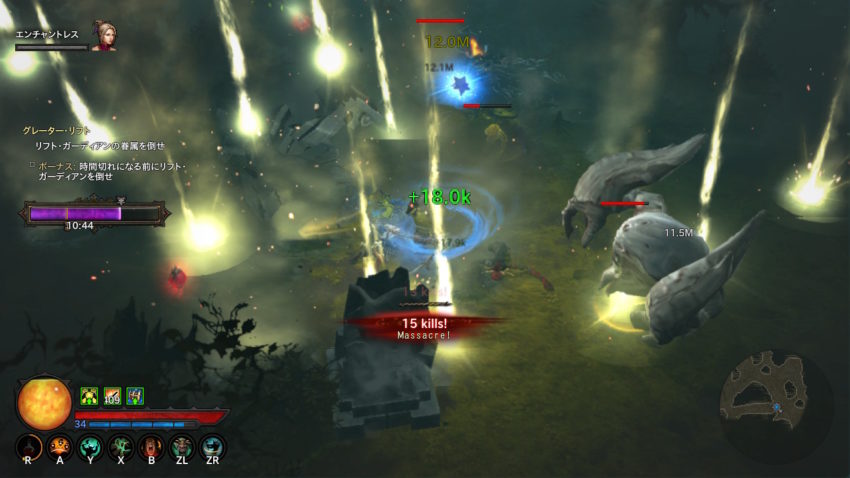This screenshot has width=850, height=478.
Task: Inspect the blue green-bordered buff icon
Action: click(135, 396)
